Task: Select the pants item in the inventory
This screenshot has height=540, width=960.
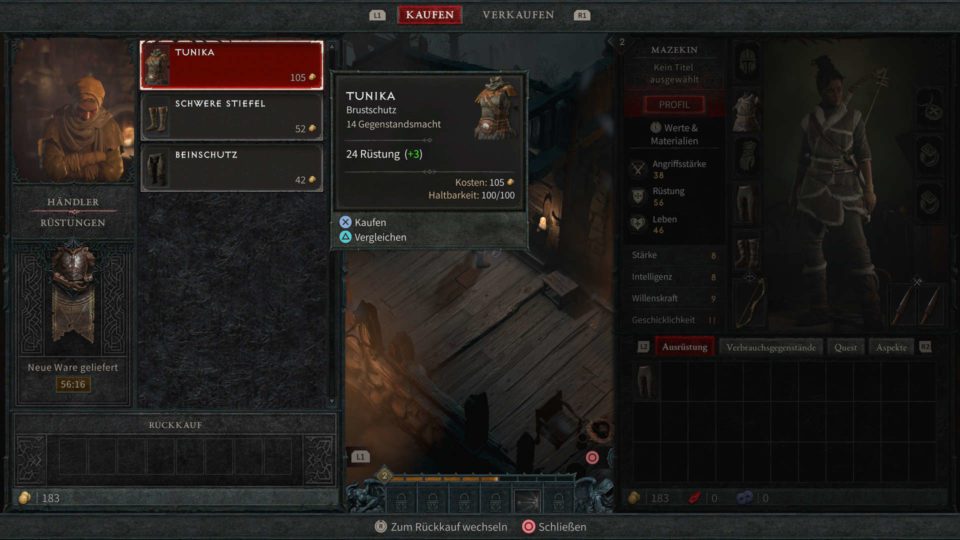Action: click(645, 381)
